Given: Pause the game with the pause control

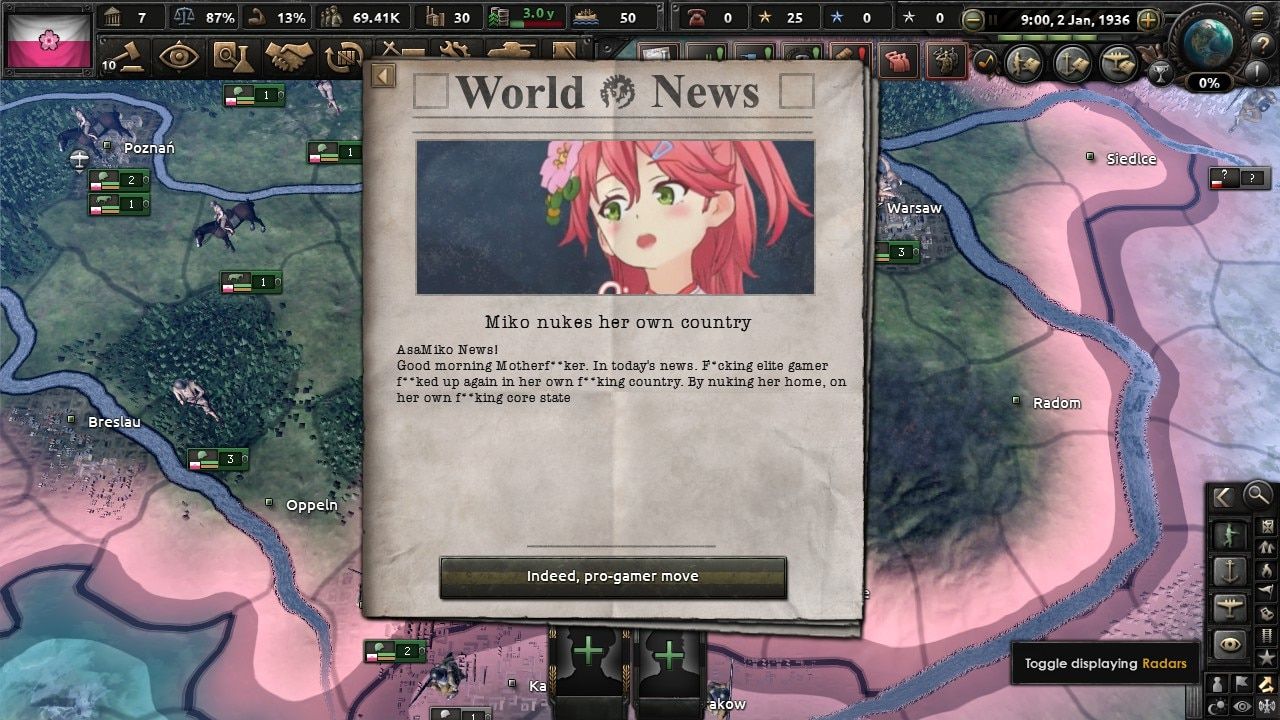Looking at the screenshot, I should [993, 19].
